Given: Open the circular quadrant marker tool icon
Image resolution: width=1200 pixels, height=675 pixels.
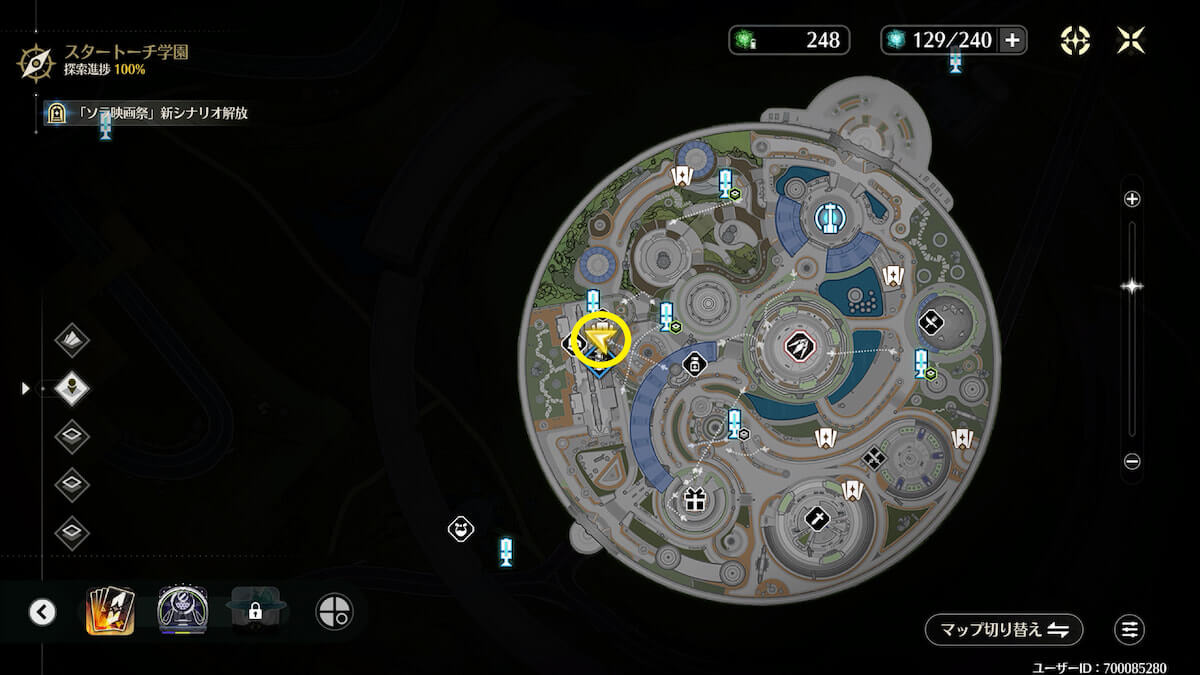Looking at the screenshot, I should (334, 611).
